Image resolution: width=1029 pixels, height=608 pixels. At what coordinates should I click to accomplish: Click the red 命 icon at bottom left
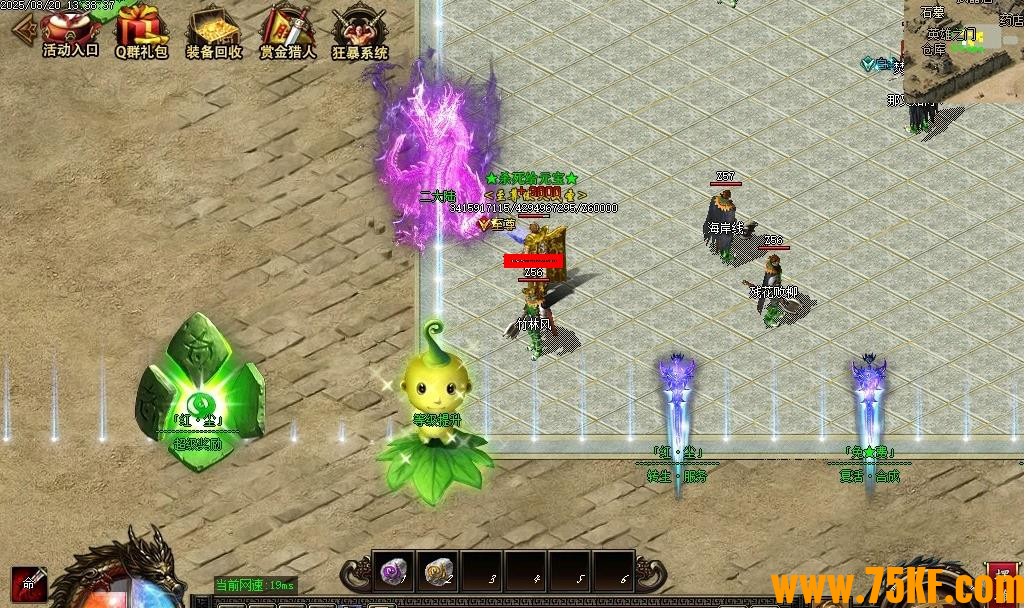coord(28,585)
